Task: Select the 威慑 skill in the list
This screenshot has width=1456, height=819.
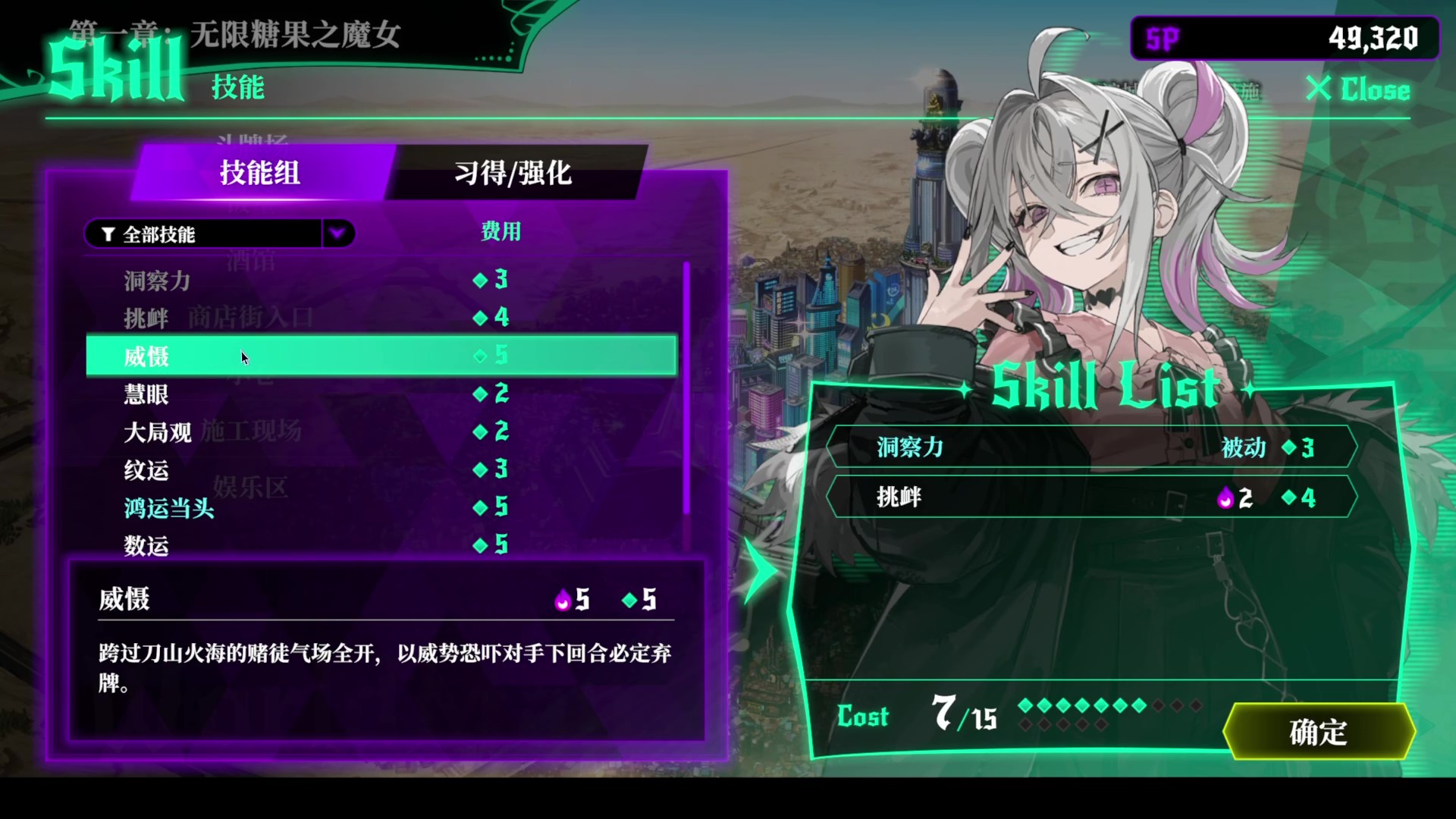Action: pos(303,356)
